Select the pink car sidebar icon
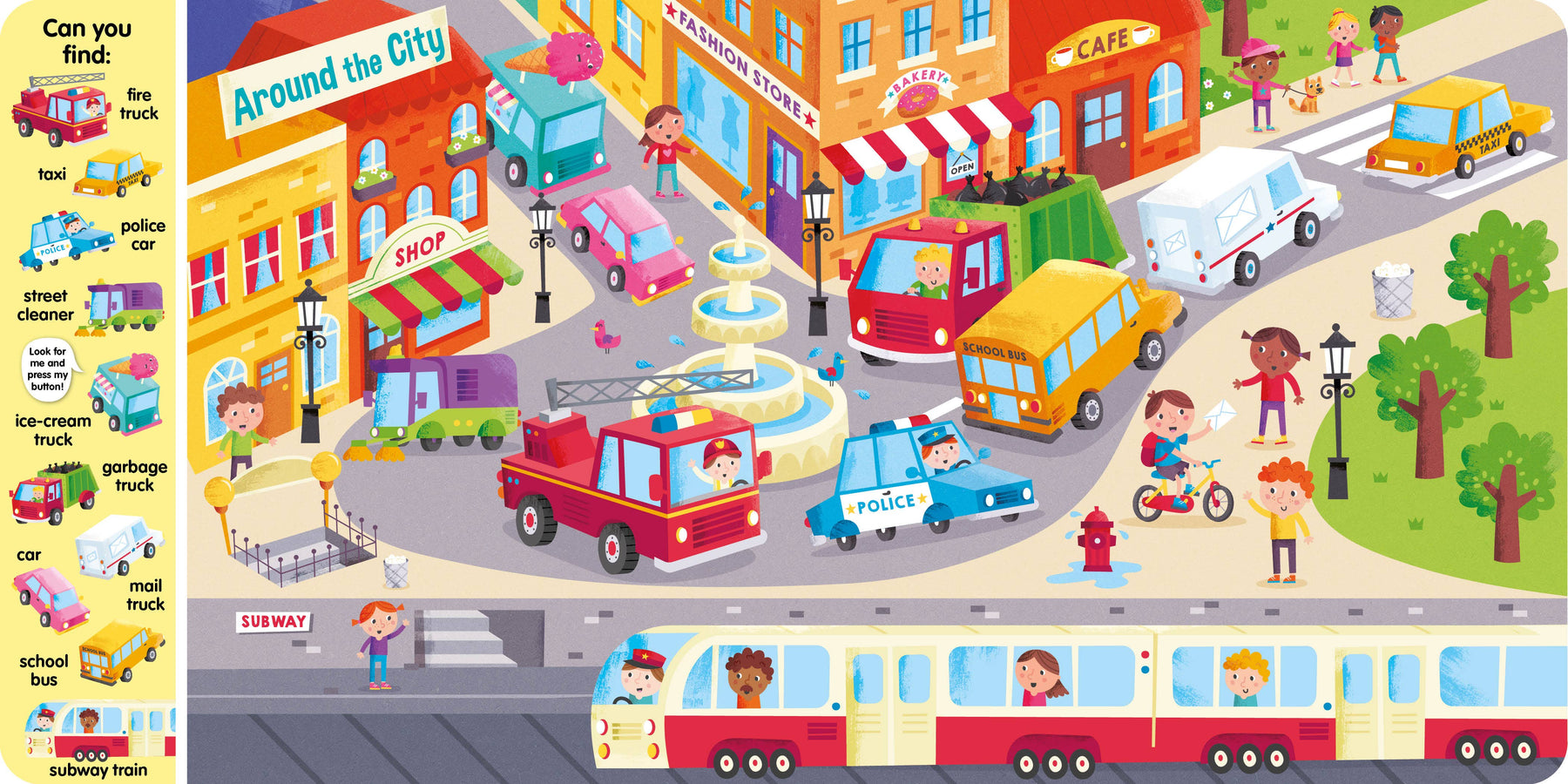Image resolution: width=1568 pixels, height=784 pixels. (51, 598)
